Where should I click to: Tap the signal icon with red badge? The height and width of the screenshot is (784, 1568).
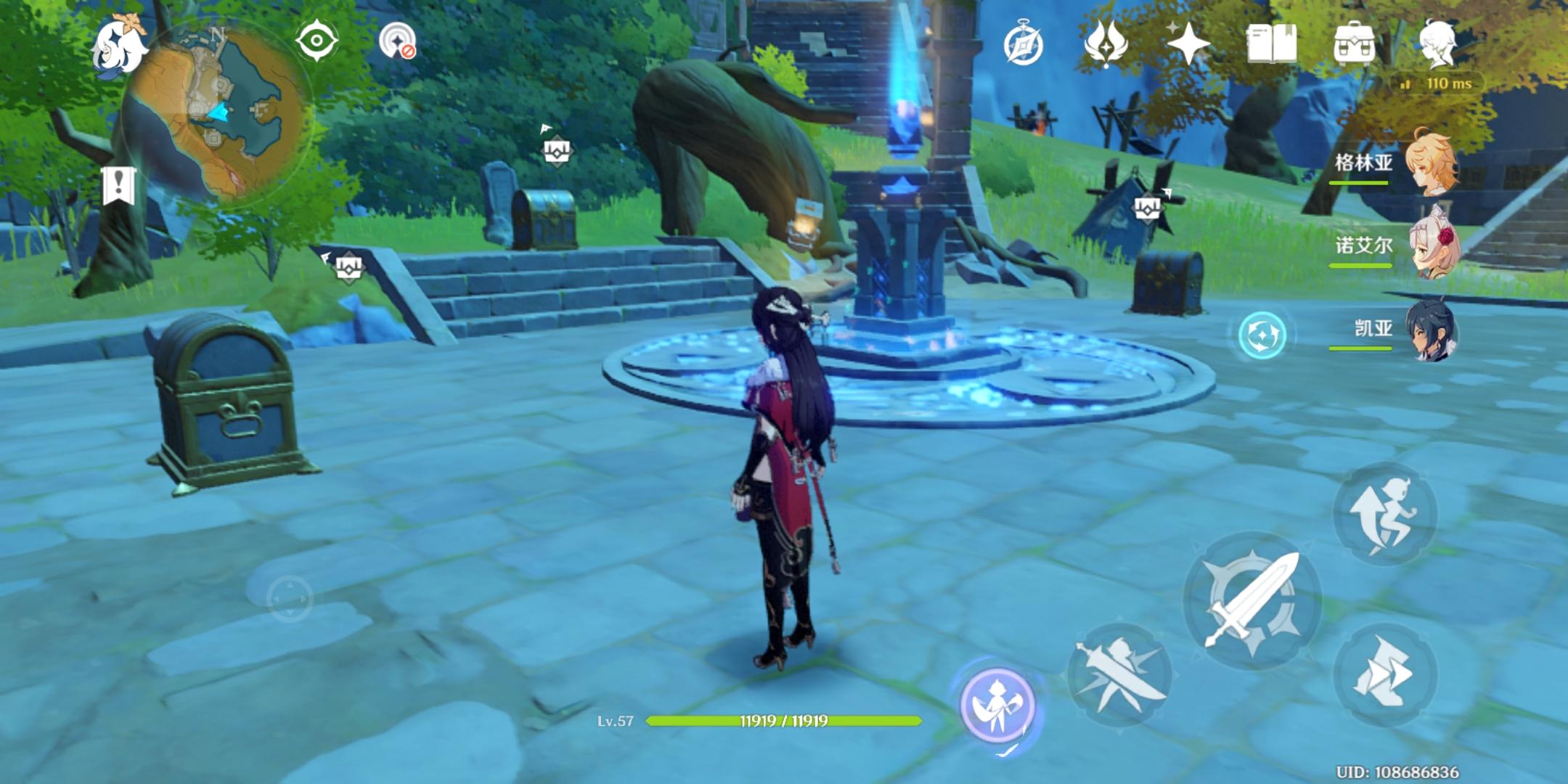click(398, 41)
